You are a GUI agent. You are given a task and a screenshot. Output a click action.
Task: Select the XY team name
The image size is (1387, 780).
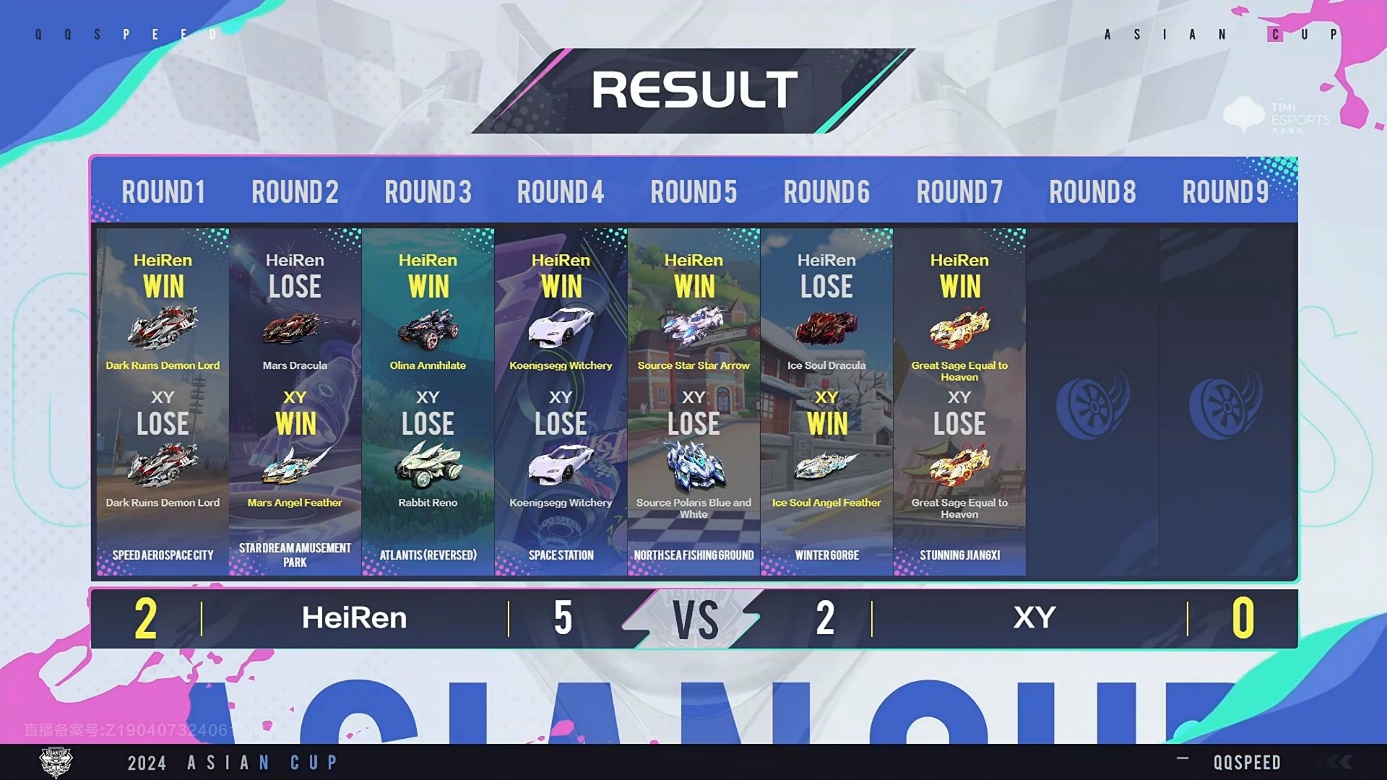[x=1034, y=618]
